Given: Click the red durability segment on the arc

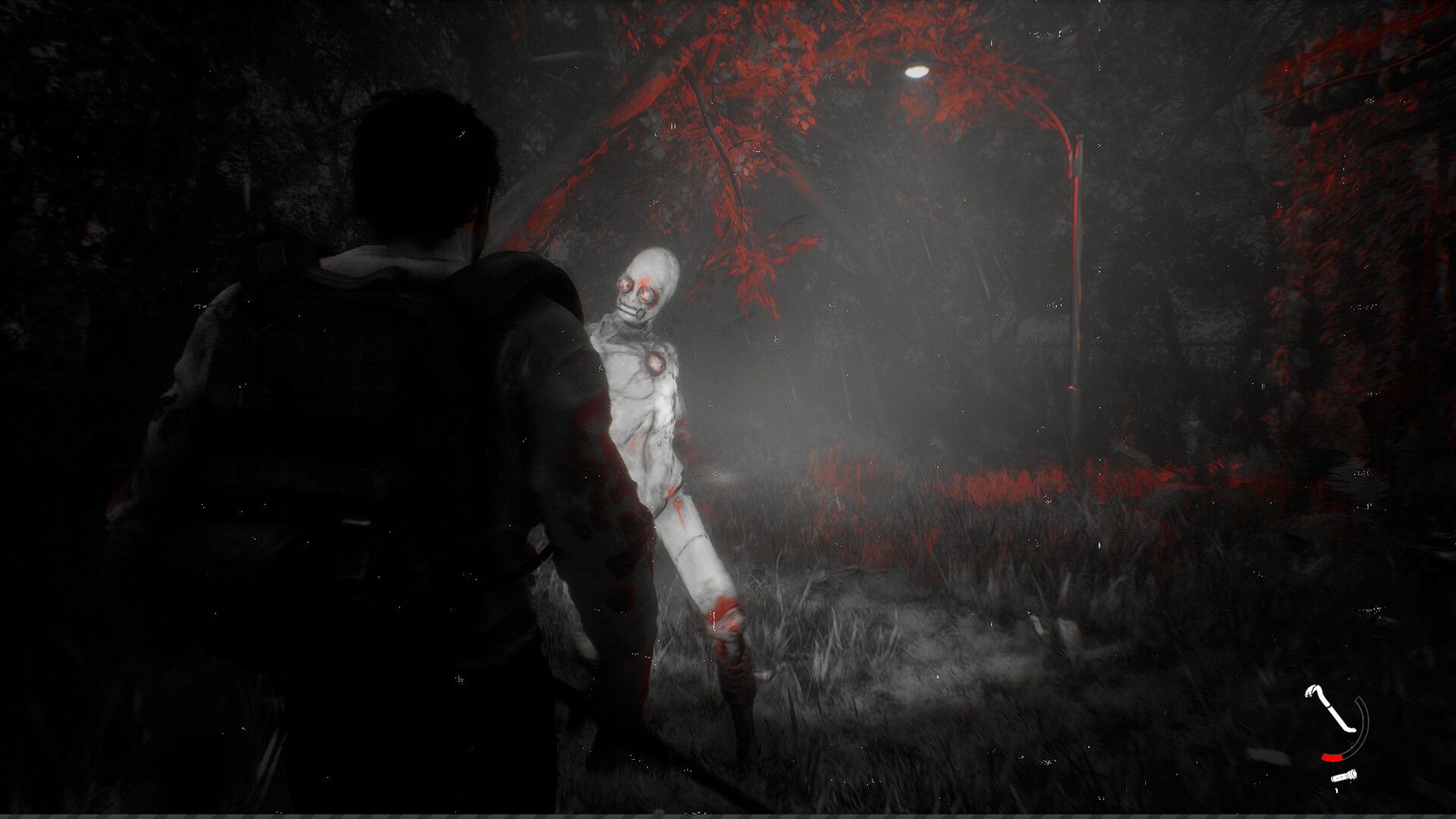Looking at the screenshot, I should [x=1332, y=758].
